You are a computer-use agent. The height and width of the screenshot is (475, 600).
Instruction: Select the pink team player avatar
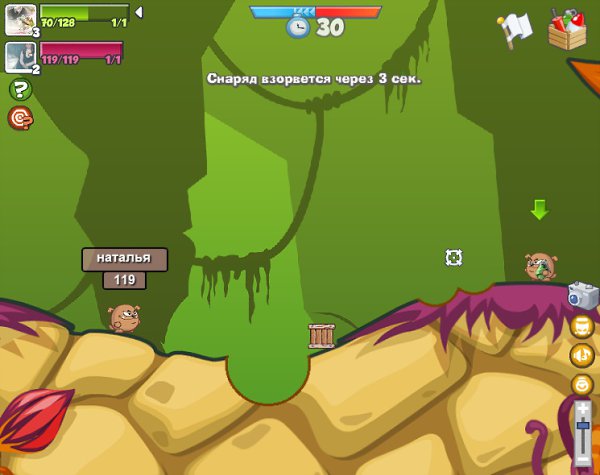click(x=20, y=56)
